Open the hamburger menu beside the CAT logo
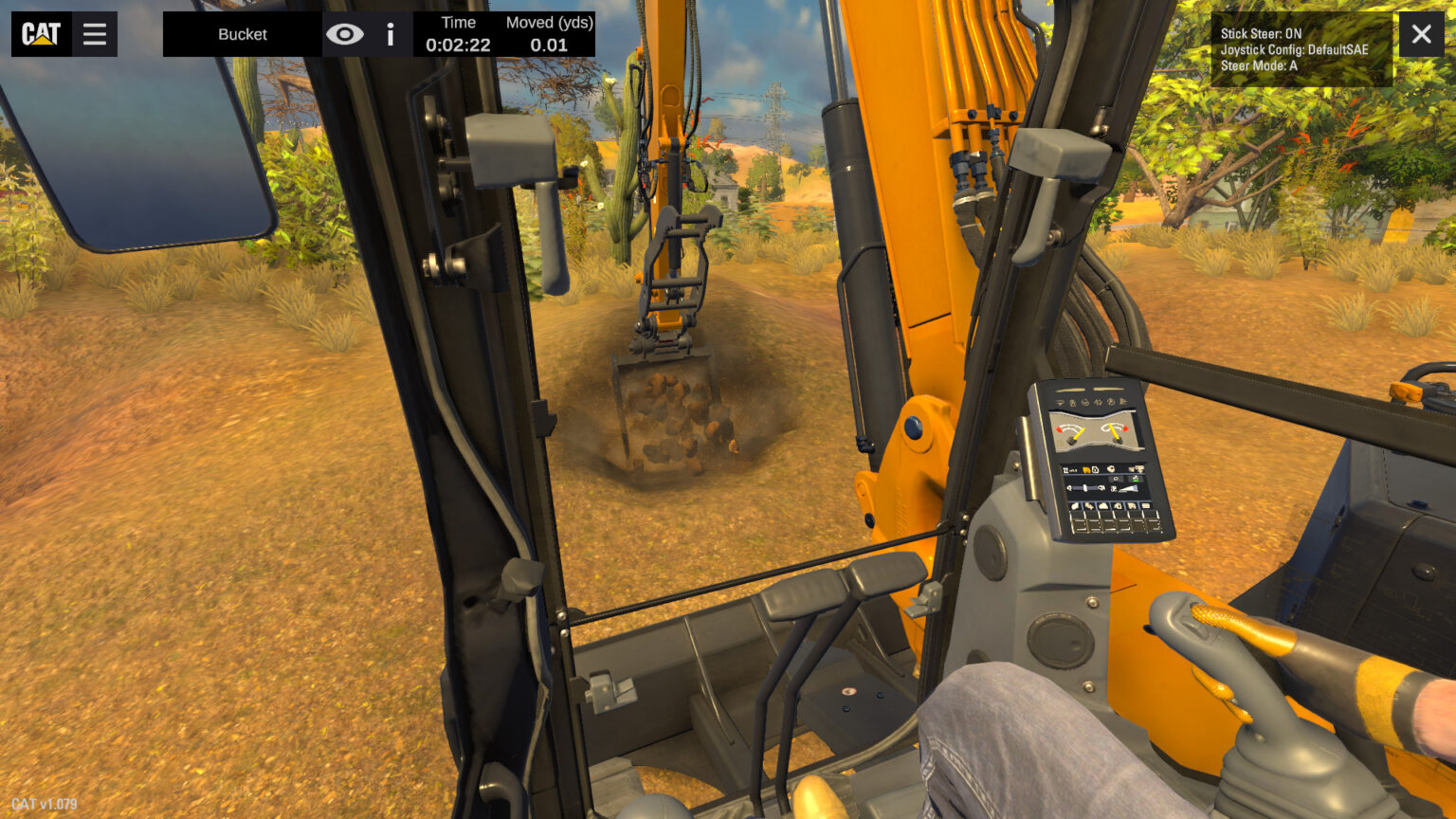 (x=94, y=33)
